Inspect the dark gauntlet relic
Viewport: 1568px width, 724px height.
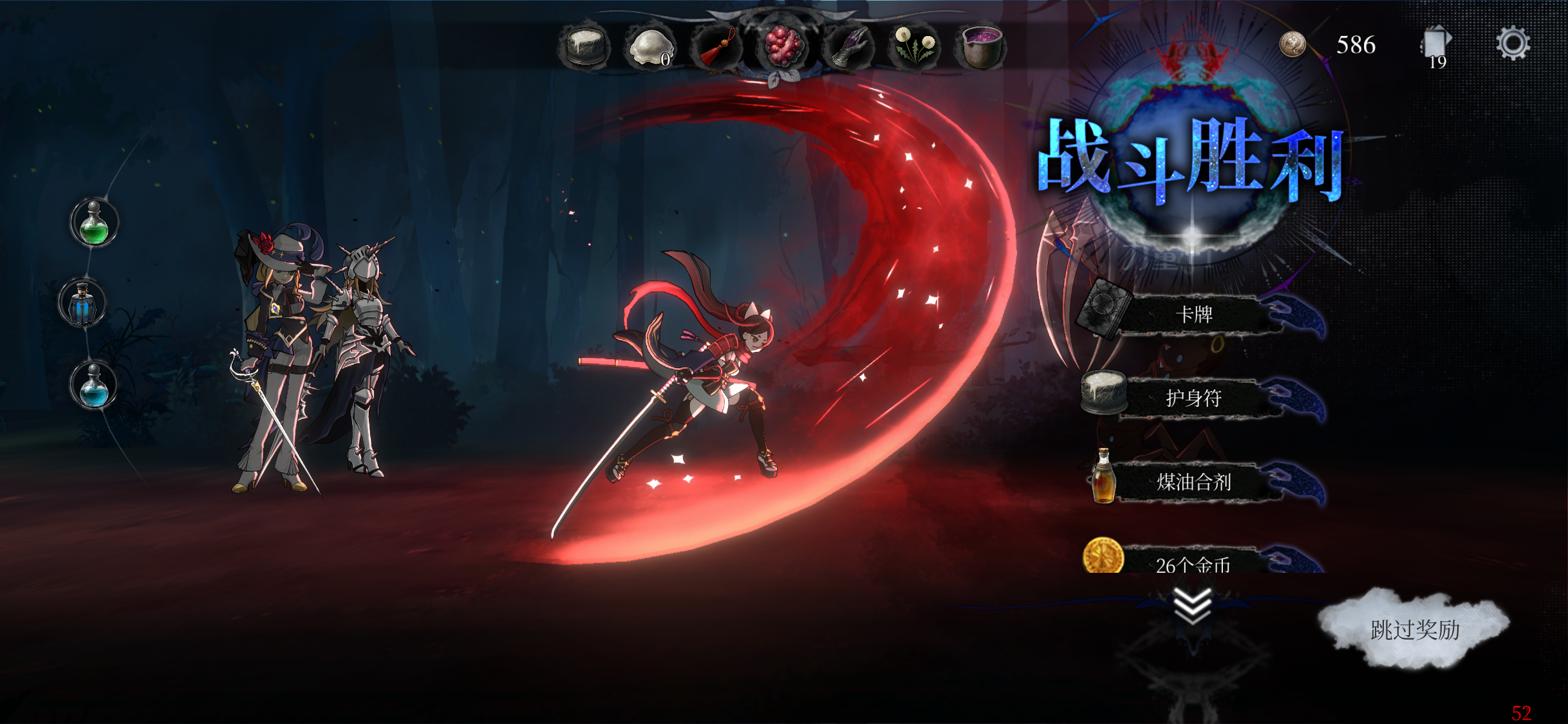tap(850, 48)
